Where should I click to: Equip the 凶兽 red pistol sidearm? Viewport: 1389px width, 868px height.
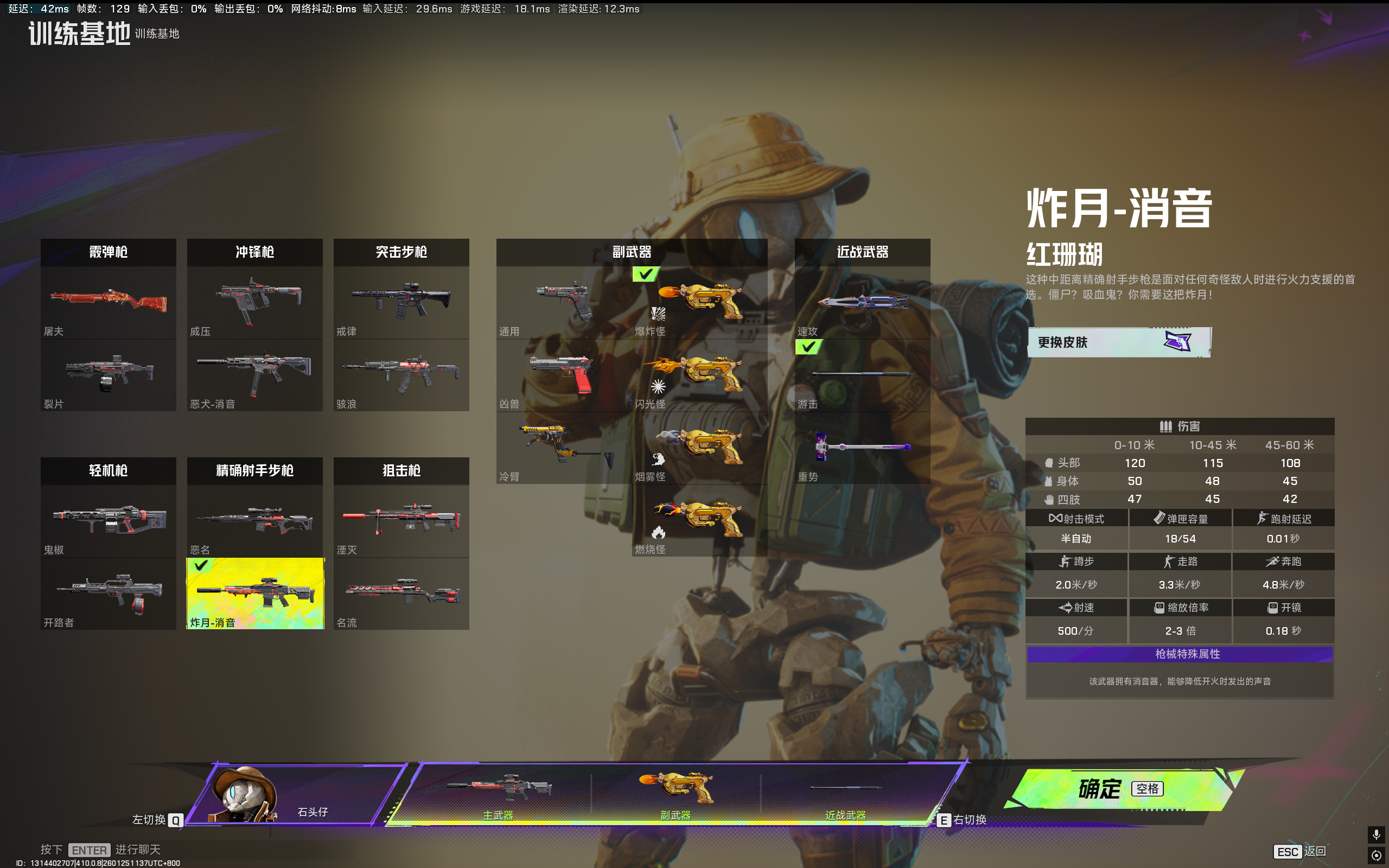(563, 375)
